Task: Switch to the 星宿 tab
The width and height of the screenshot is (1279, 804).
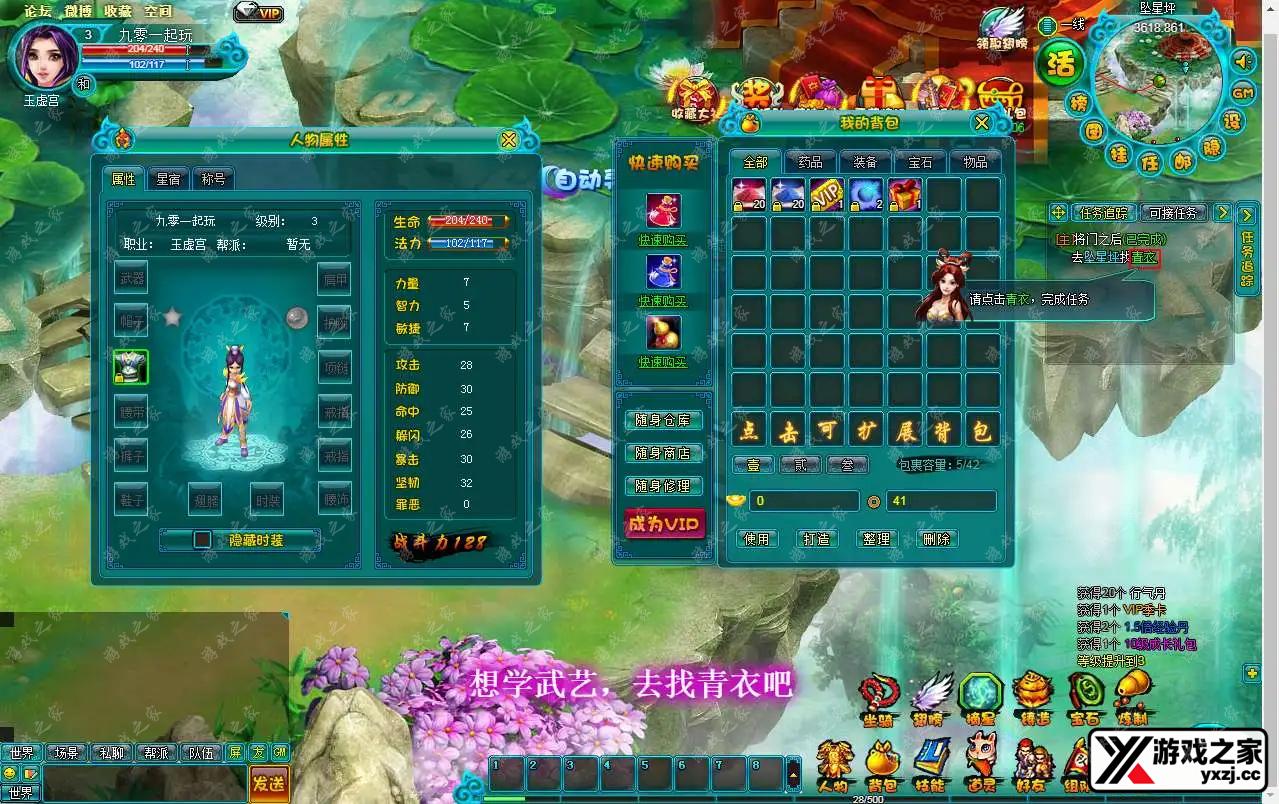Action: (167, 179)
